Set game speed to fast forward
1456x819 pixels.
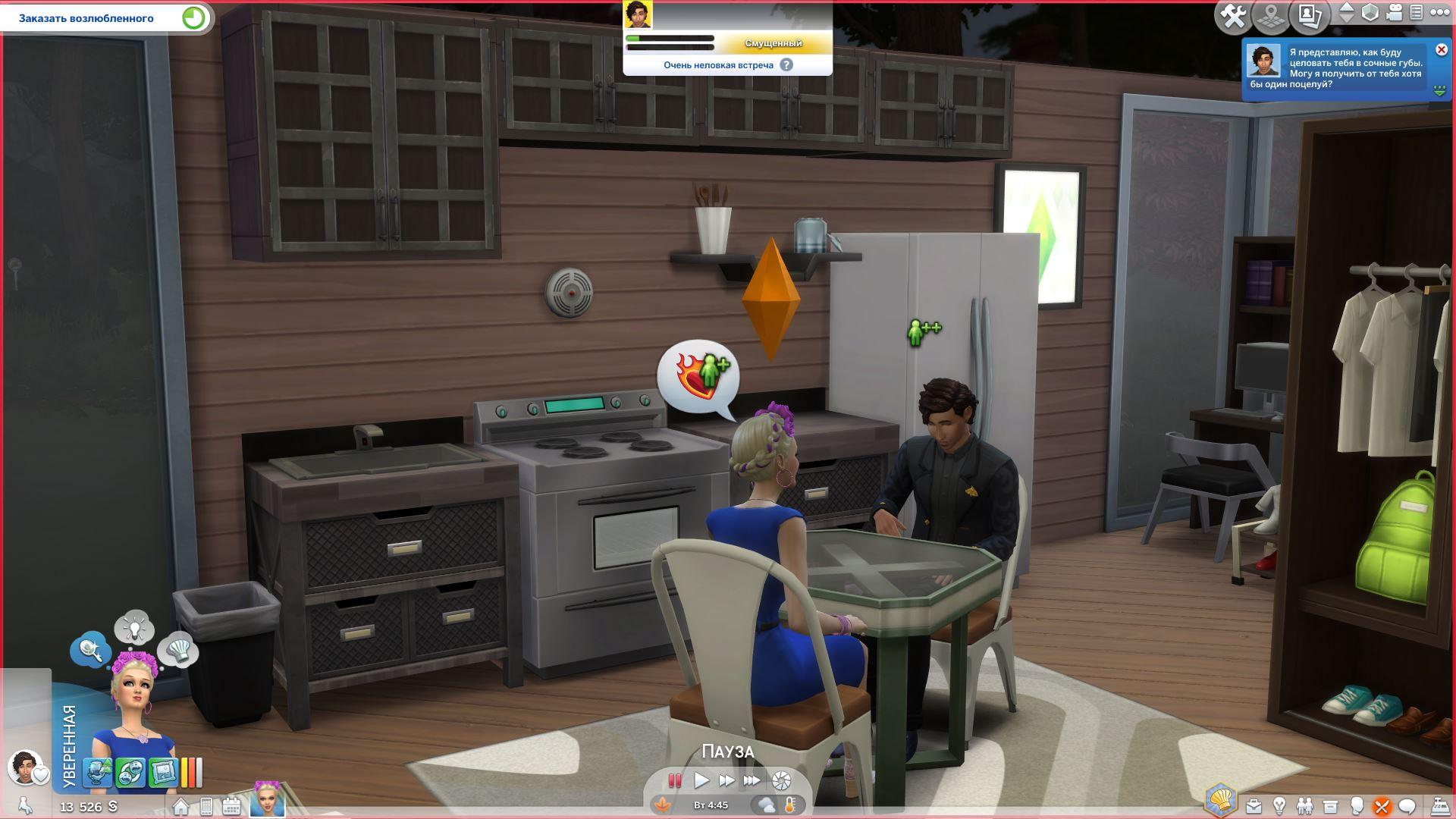point(726,780)
